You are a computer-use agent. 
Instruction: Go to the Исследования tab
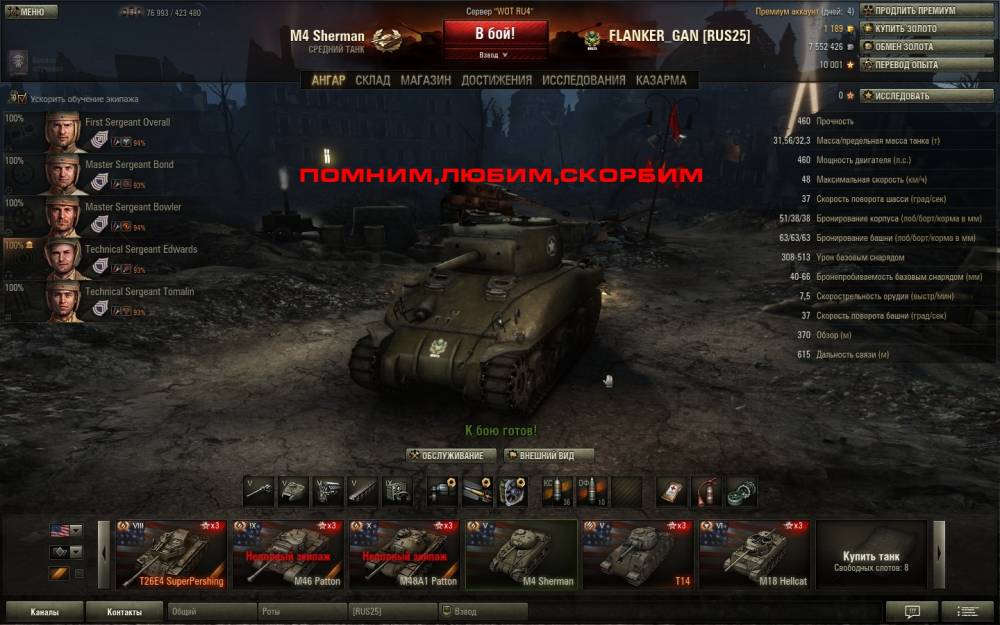coord(583,80)
